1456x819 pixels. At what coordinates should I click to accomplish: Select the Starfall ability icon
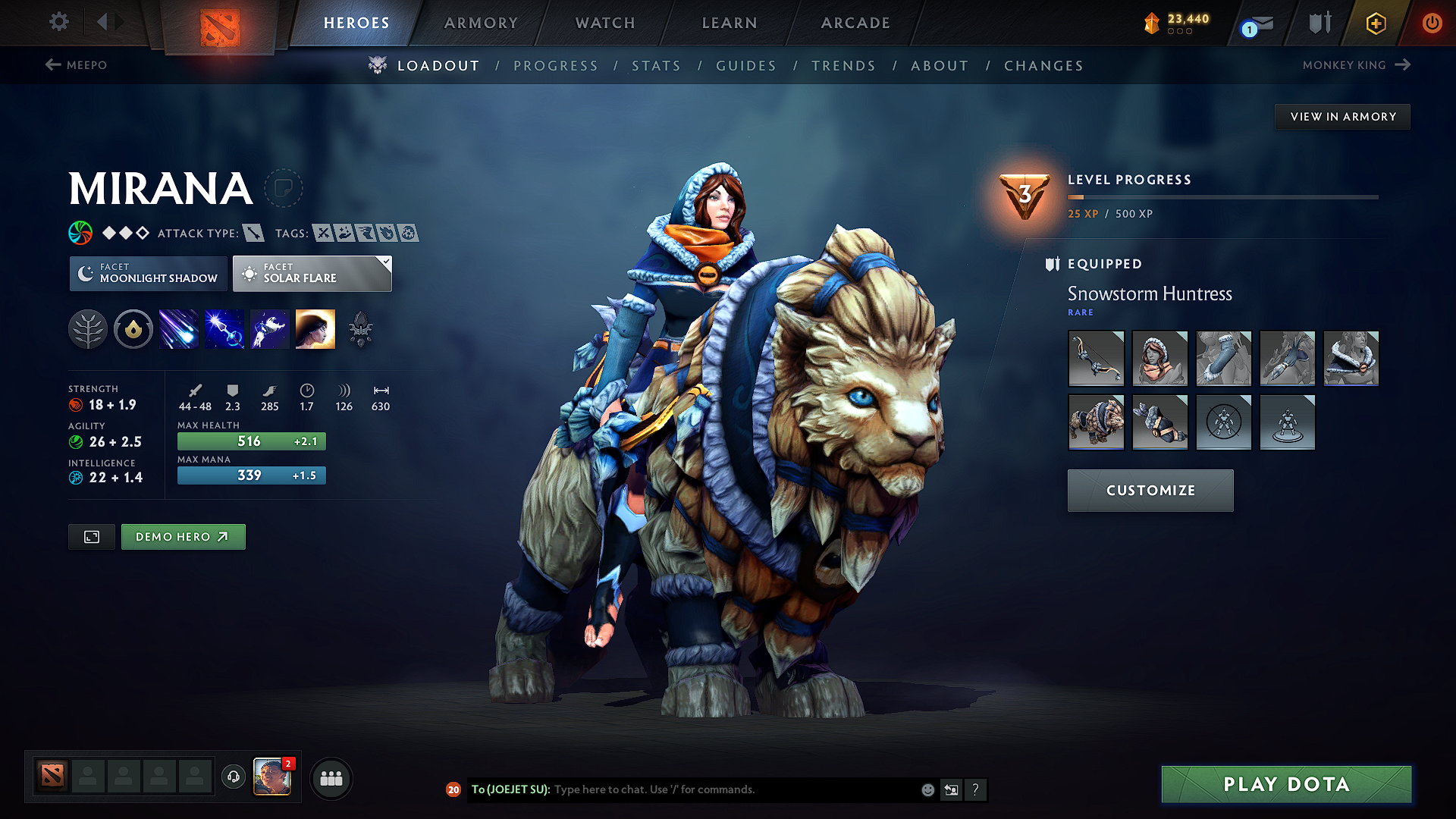(178, 328)
